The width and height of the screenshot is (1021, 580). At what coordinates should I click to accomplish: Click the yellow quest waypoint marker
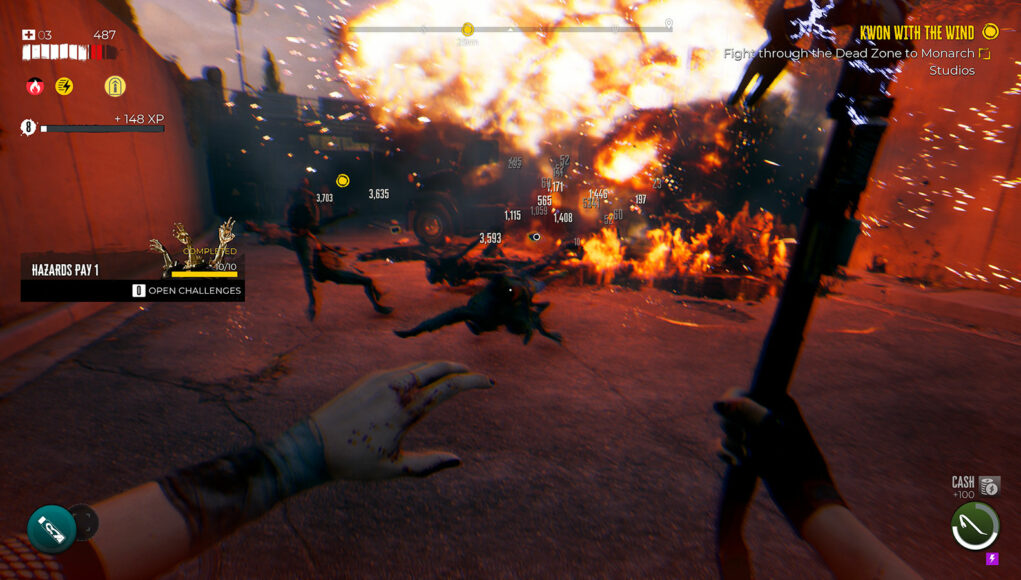343,181
